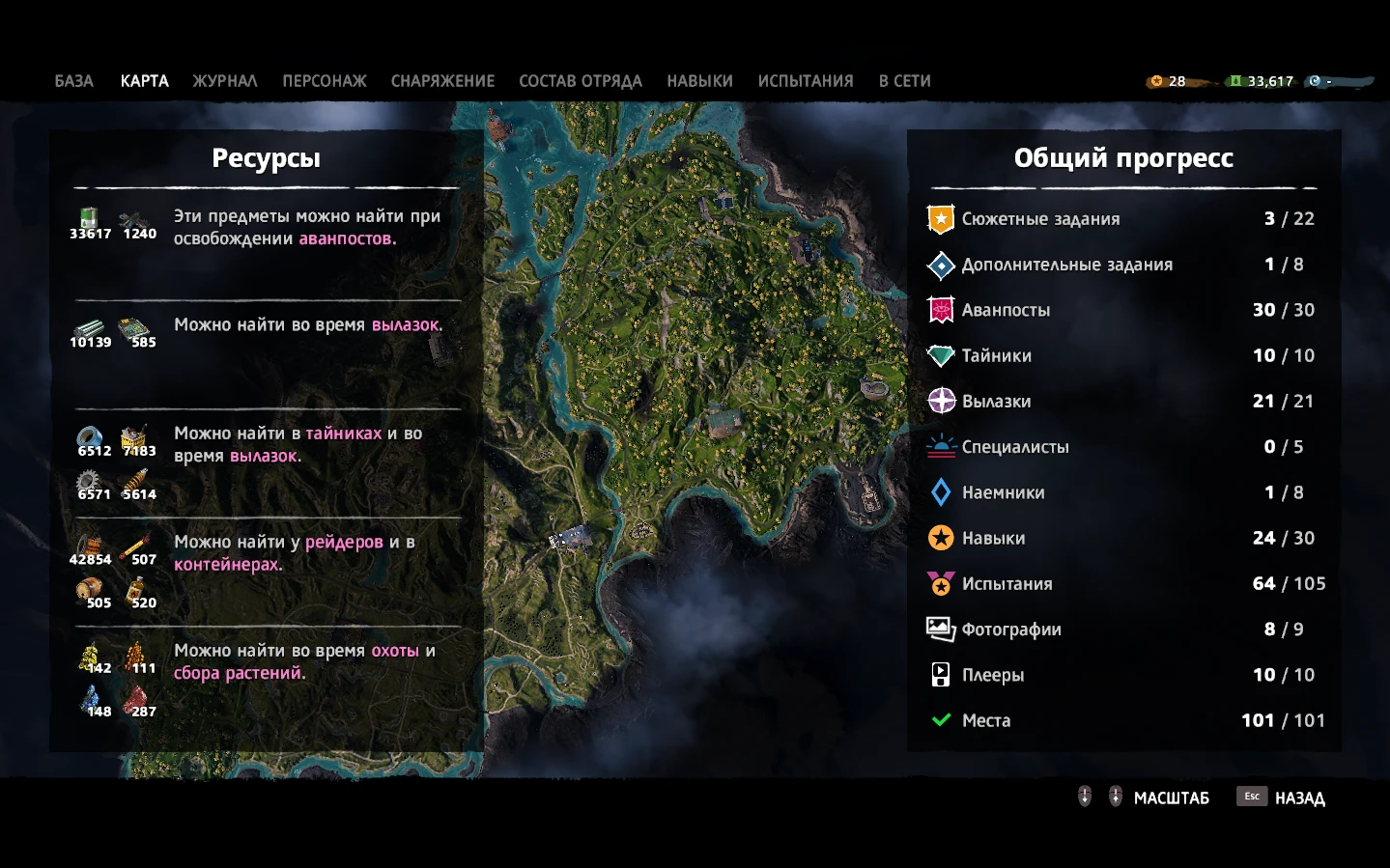
Task: Open the ПЕРСОНАЖ section
Action: [324, 81]
